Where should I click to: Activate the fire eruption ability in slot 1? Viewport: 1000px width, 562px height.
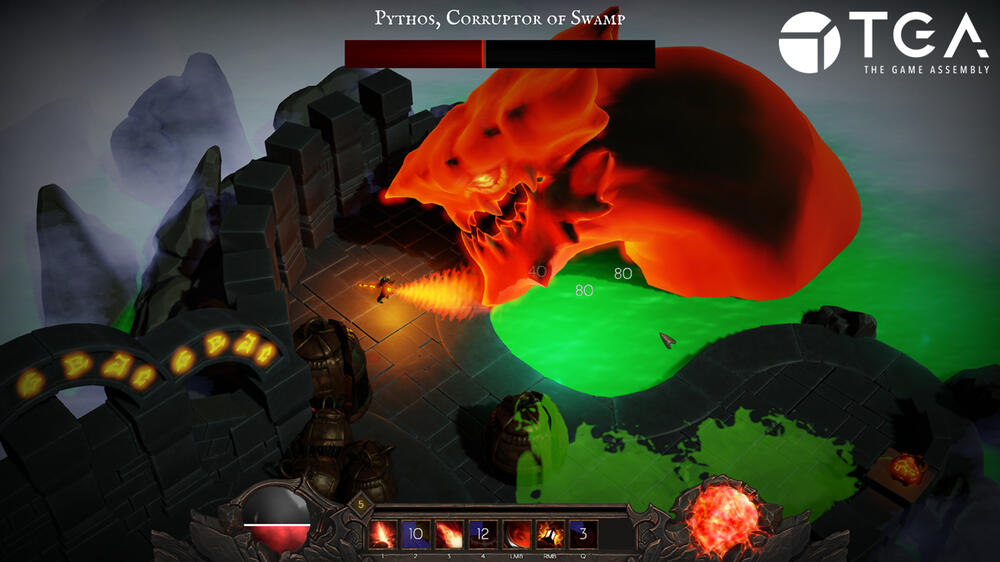(x=385, y=533)
